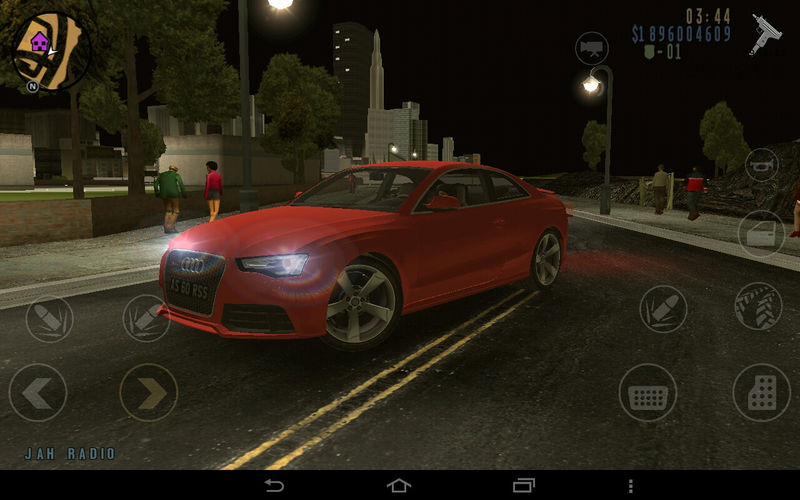Go to the Android home screen
Image resolution: width=800 pixels, height=500 pixels.
399,485
